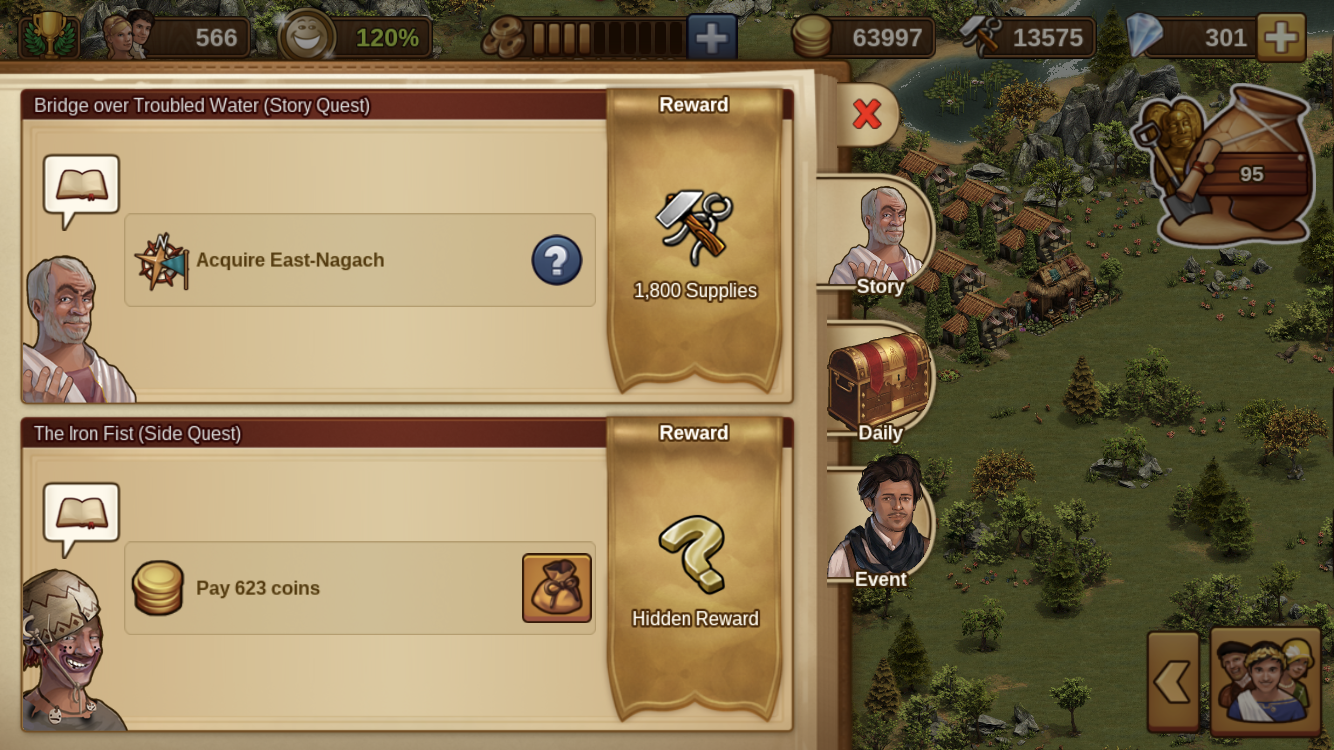Close the quest window with the red X
1334x750 pixels.
(x=867, y=115)
